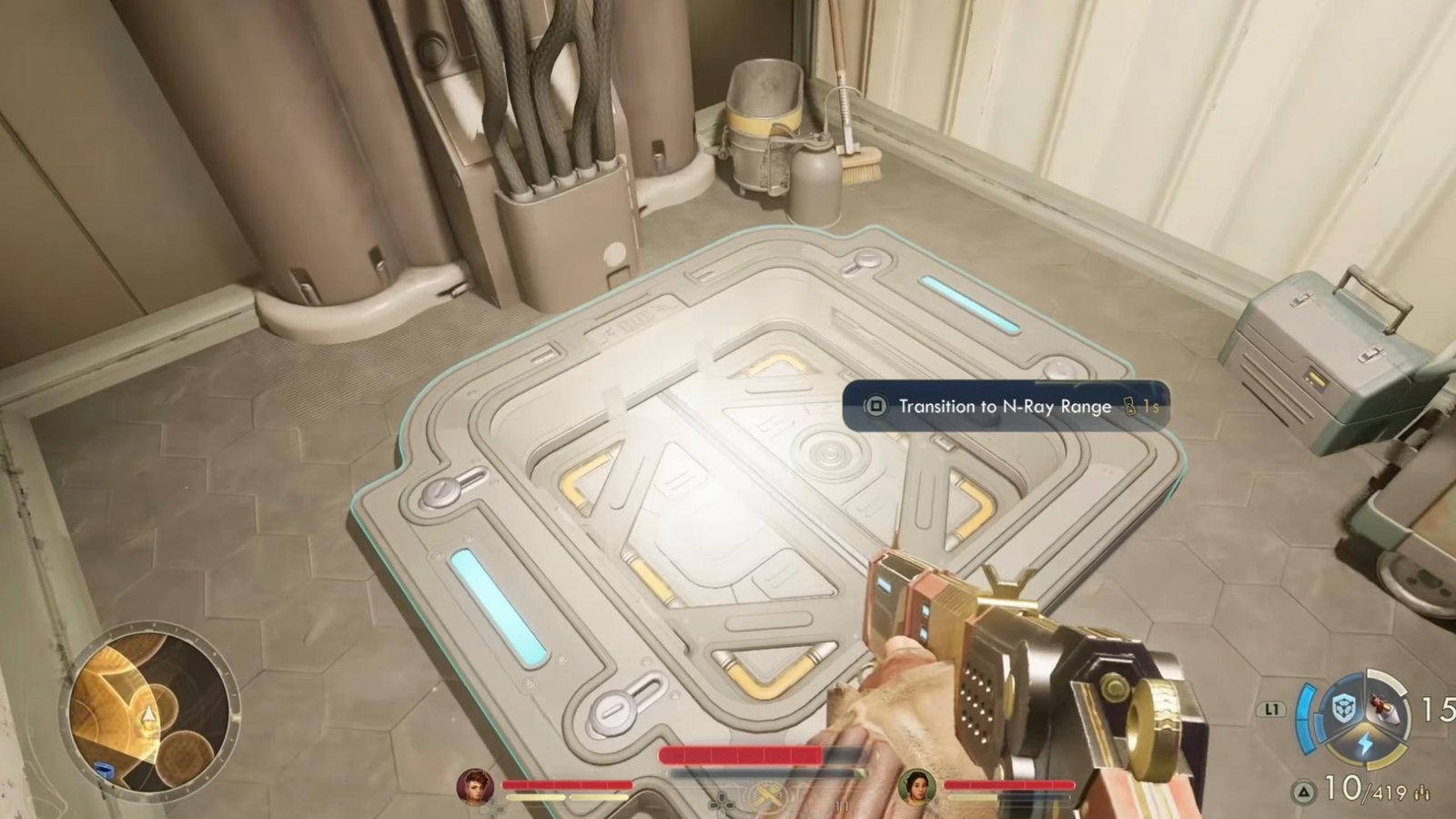The height and width of the screenshot is (819, 1456).
Task: Click the bullet ammo icon beside 419
Action: 1422,793
